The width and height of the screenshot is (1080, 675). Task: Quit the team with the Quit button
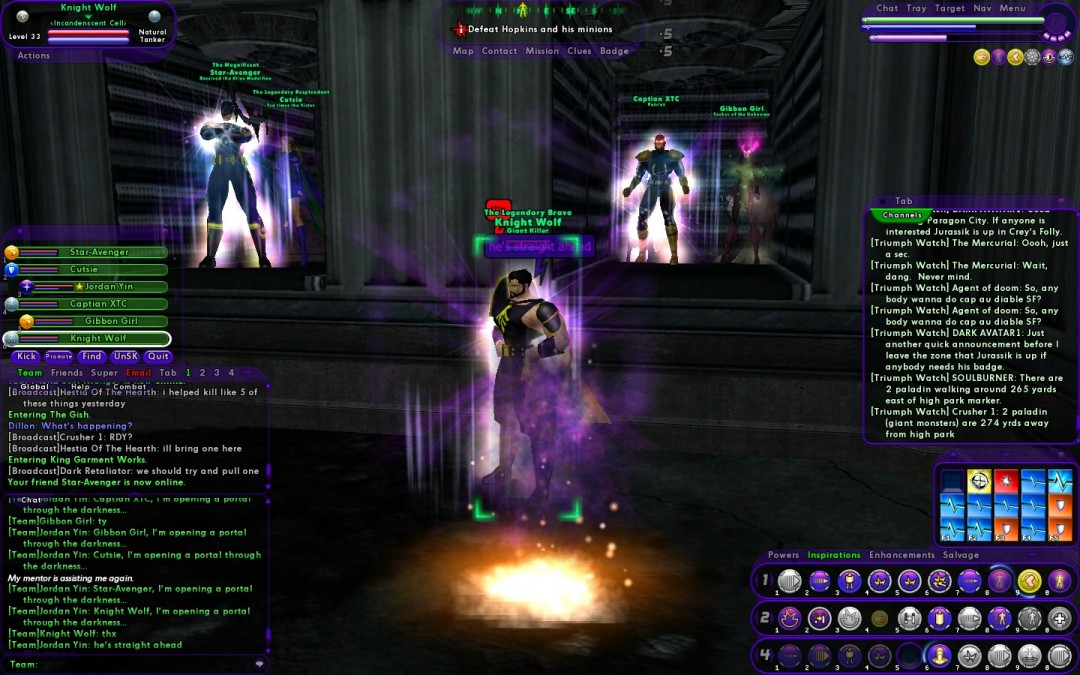pos(158,356)
